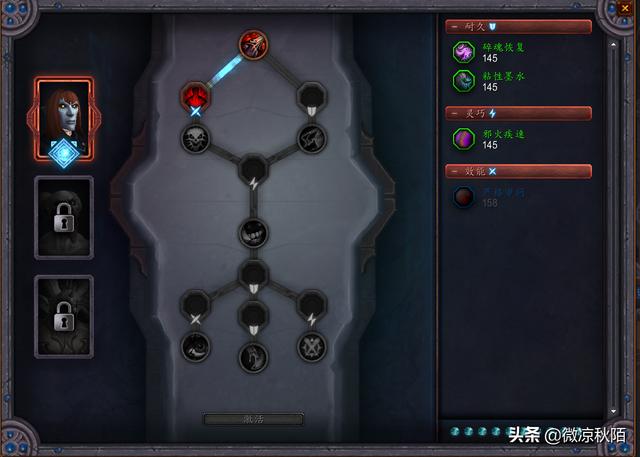Choose the skull trait node
The height and width of the screenshot is (457, 640).
pos(195,138)
